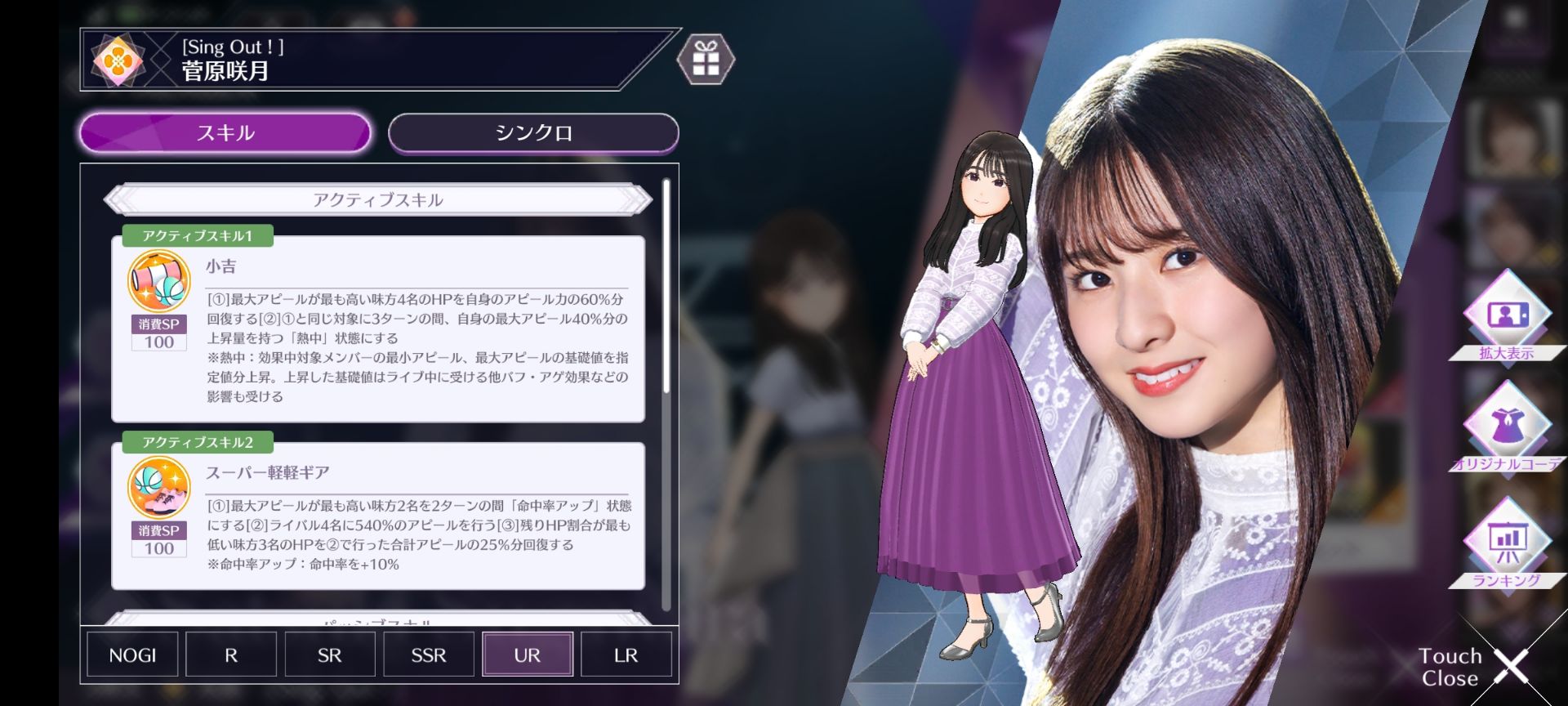
Task: Deselect the currently active UR rarity filter
Action: (527, 654)
